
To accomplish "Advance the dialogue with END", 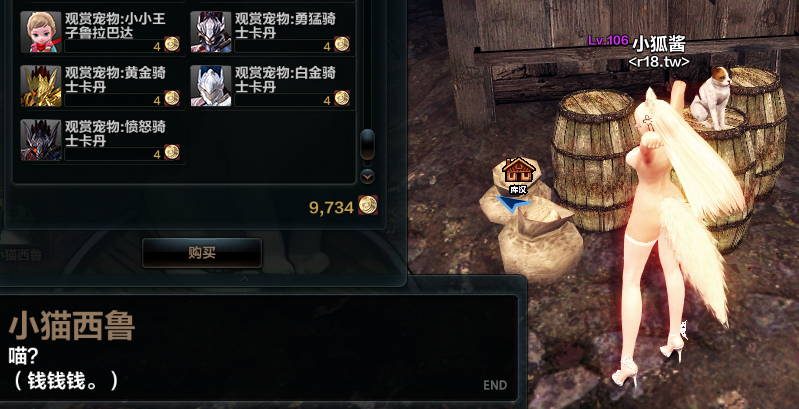I will click(494, 385).
